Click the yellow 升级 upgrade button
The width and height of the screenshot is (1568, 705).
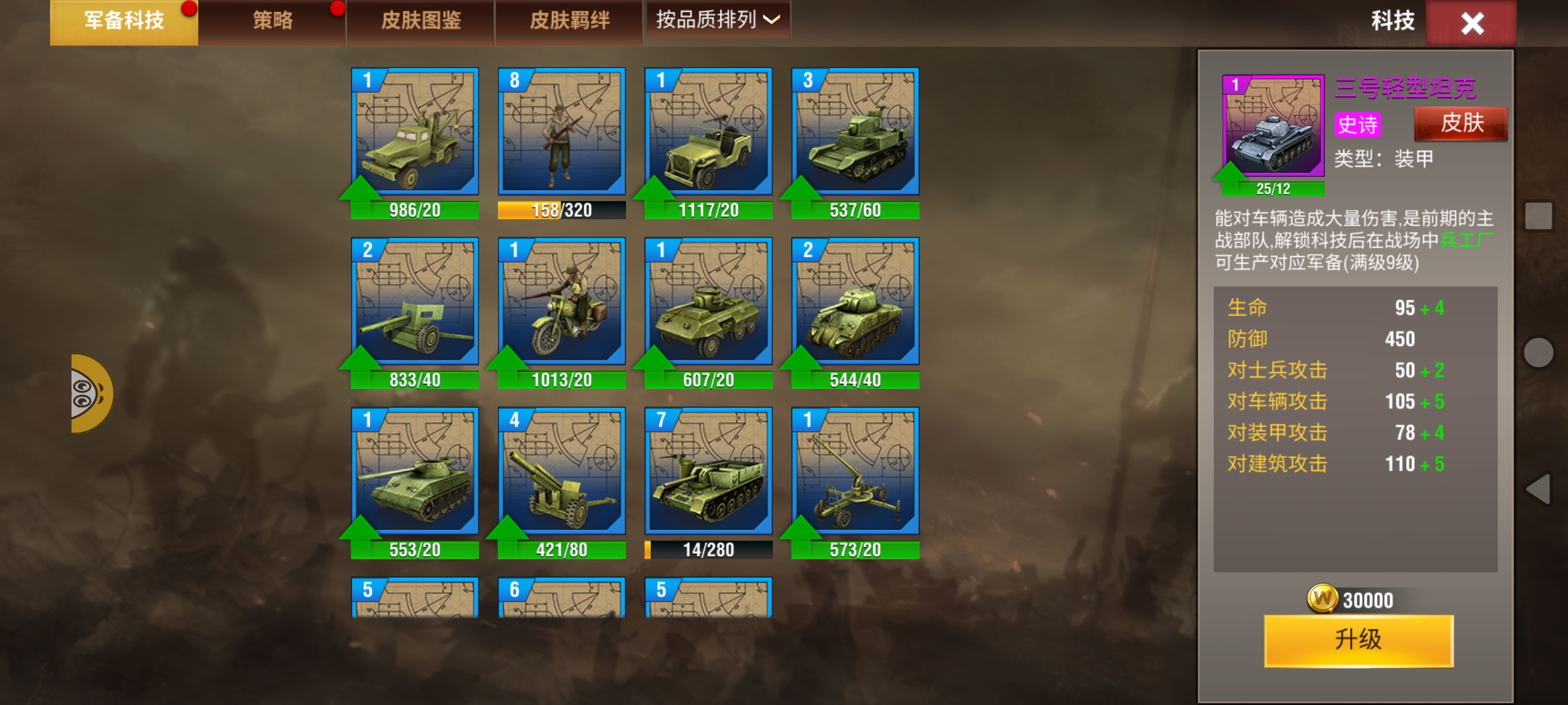click(1358, 640)
